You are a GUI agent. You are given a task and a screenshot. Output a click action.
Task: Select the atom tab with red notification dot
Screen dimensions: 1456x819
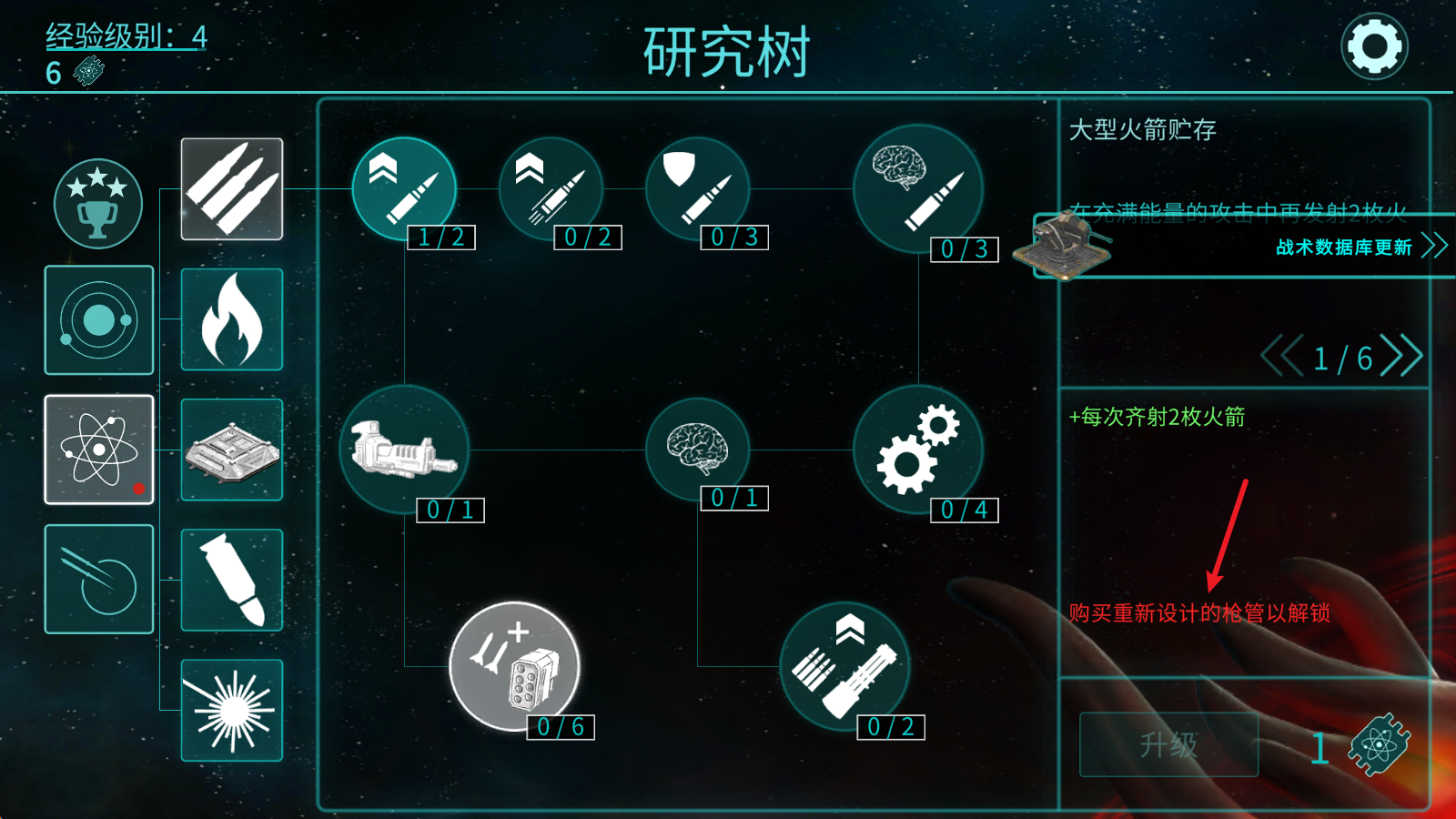point(98,450)
